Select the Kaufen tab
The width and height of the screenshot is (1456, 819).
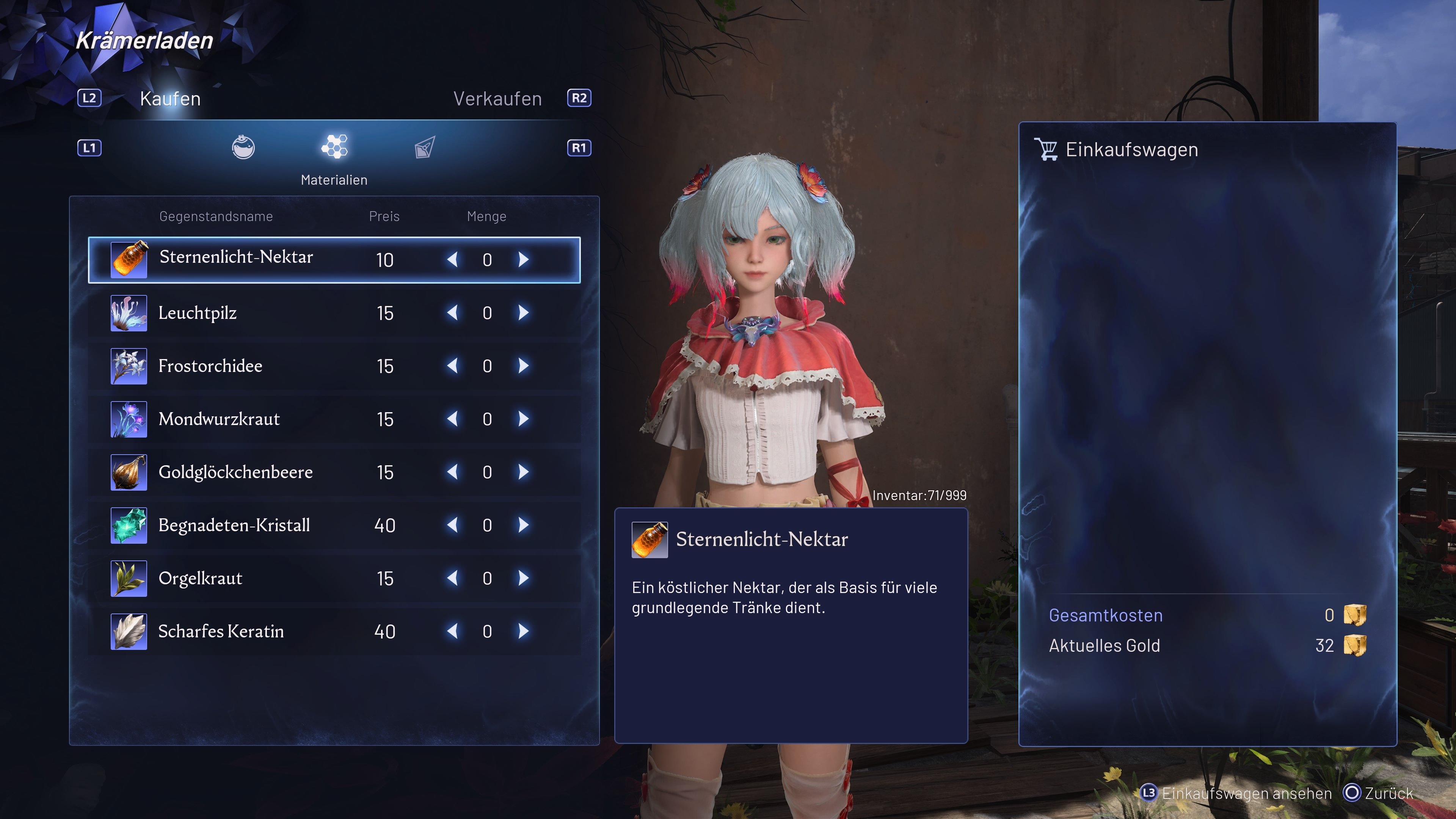(x=170, y=99)
